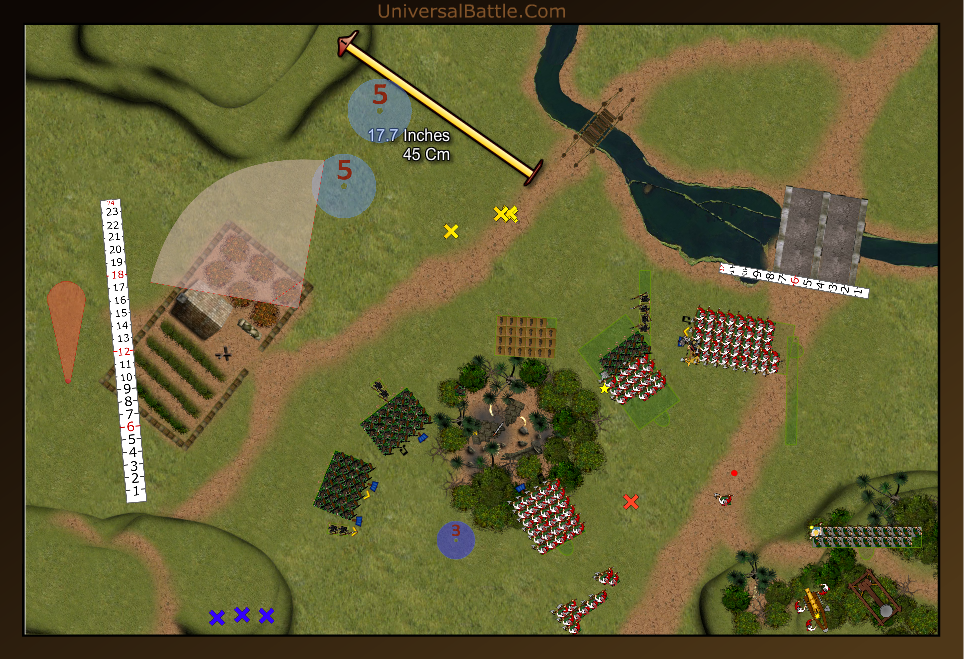Select the 17.7 inches measuring tape
The image size is (964, 659).
click(440, 108)
